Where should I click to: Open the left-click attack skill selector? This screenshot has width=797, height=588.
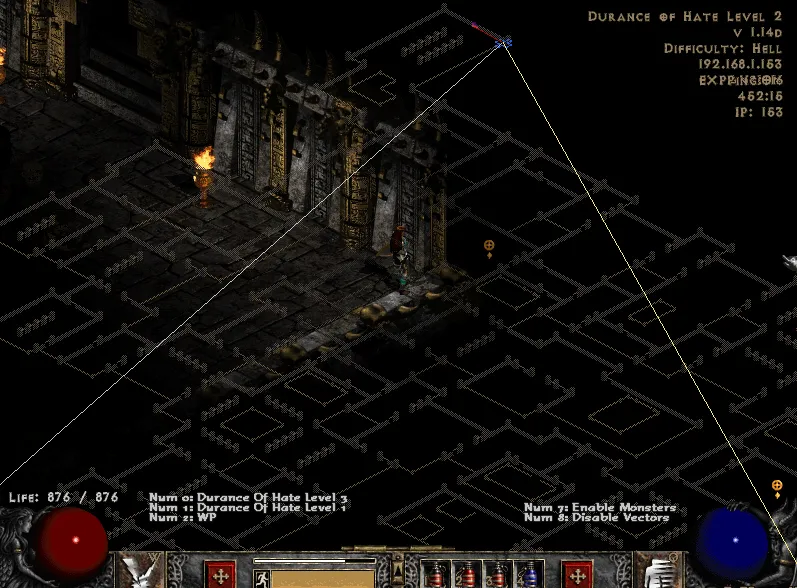click(140, 572)
